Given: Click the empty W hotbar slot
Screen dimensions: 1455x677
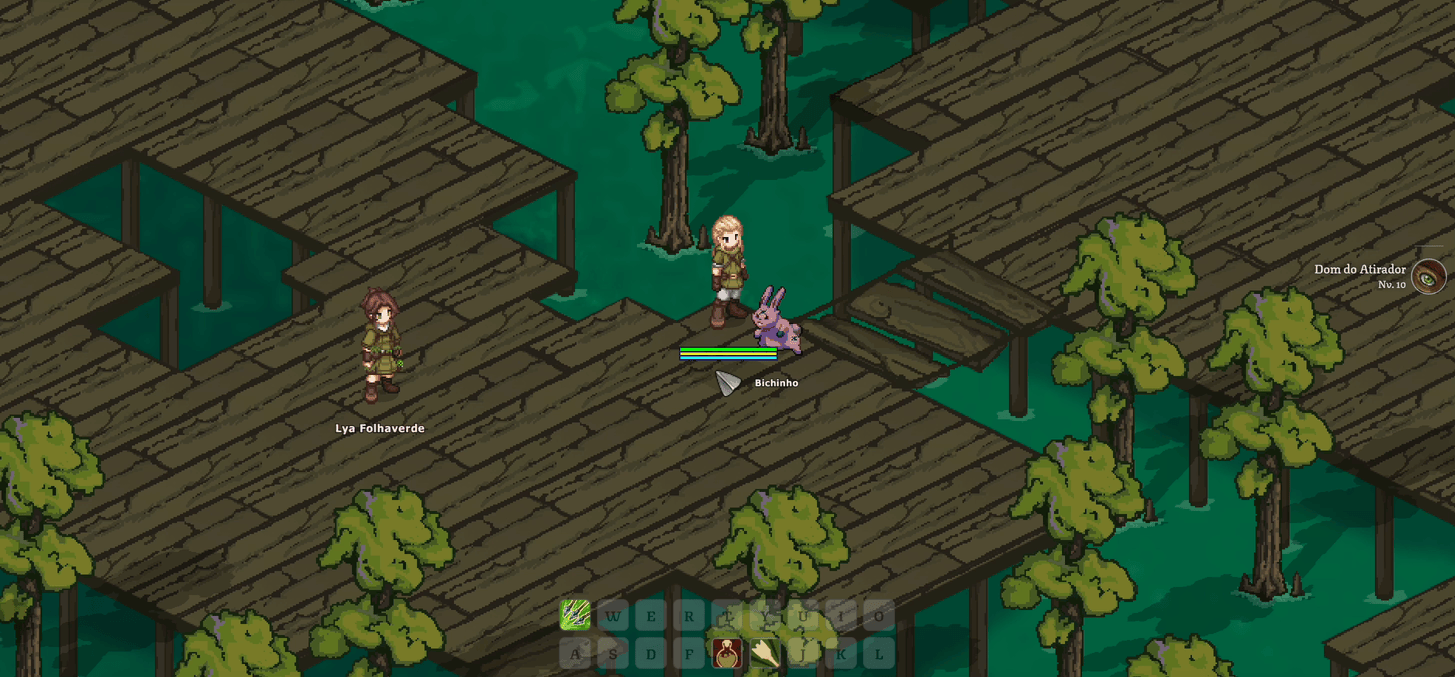Looking at the screenshot, I should tap(613, 615).
